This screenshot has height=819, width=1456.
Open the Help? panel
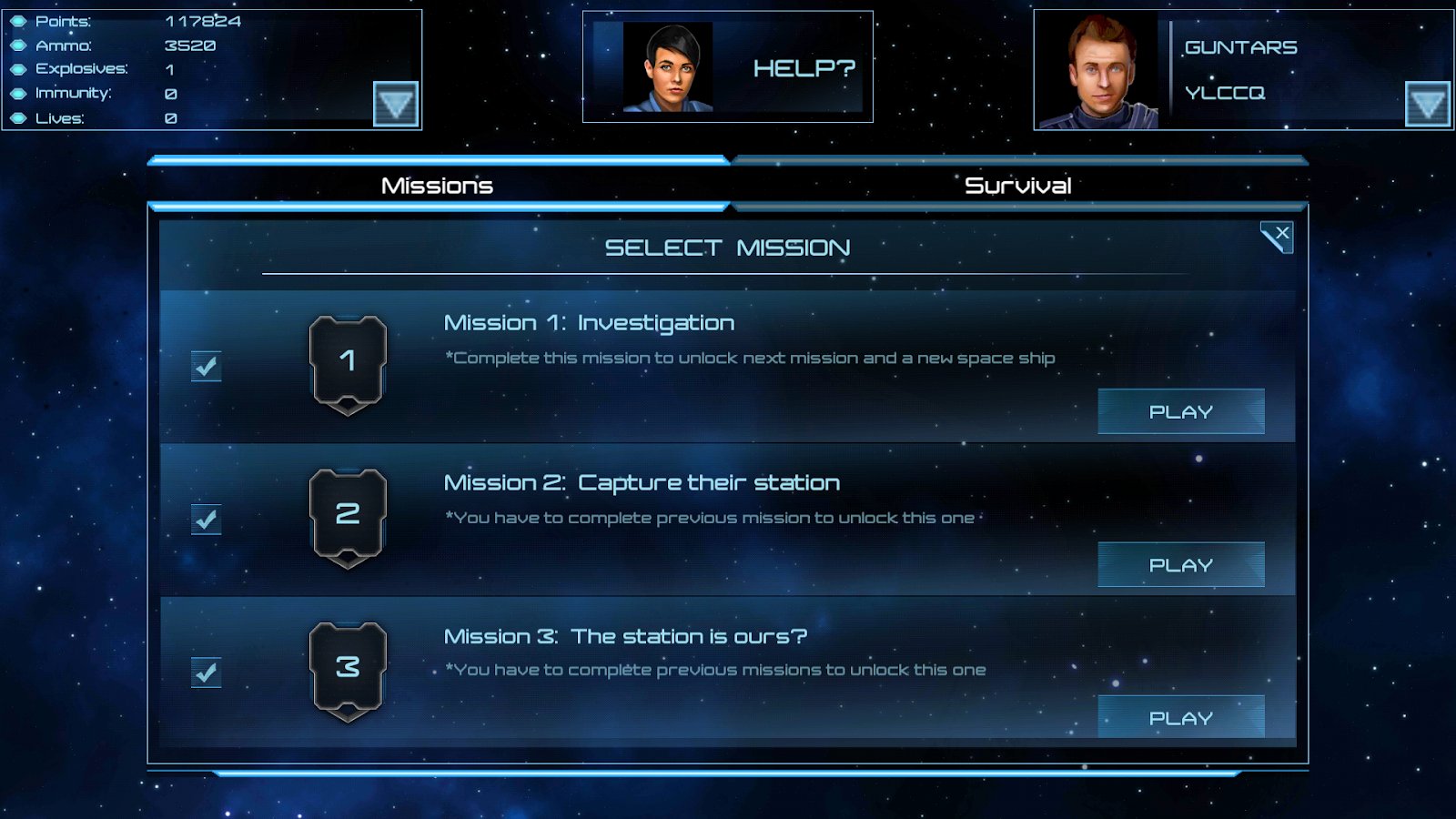point(804,68)
